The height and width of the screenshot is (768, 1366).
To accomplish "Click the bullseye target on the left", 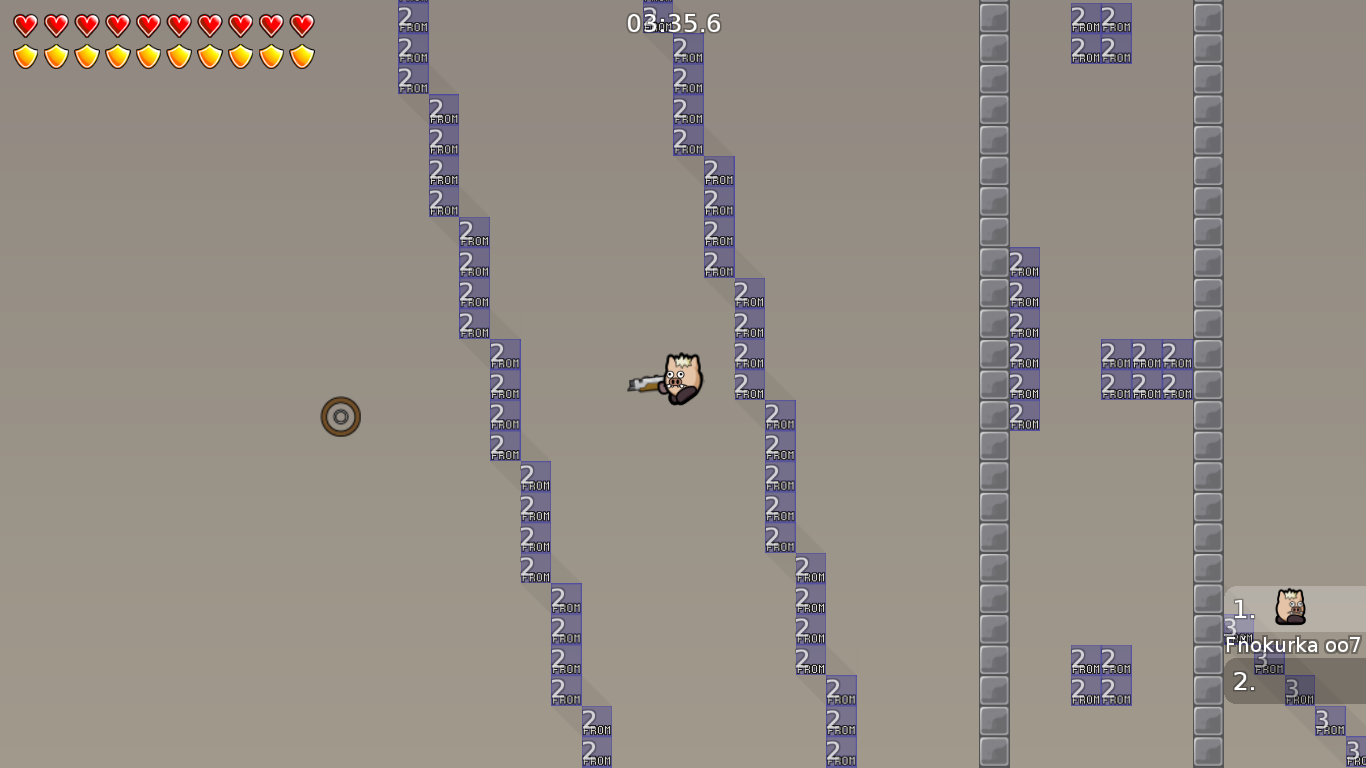I will tap(340, 416).
